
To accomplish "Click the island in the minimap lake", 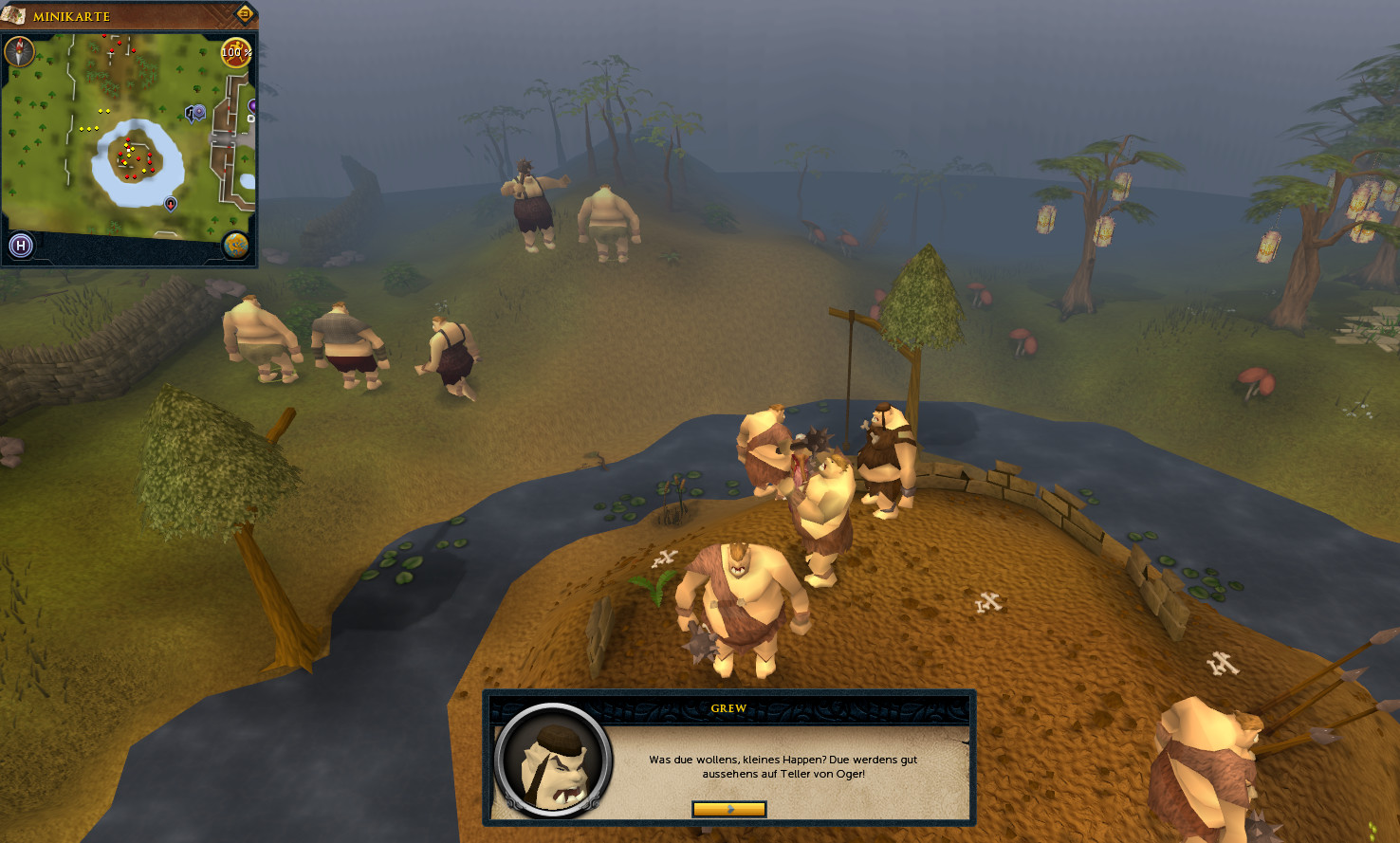I will tap(136, 157).
